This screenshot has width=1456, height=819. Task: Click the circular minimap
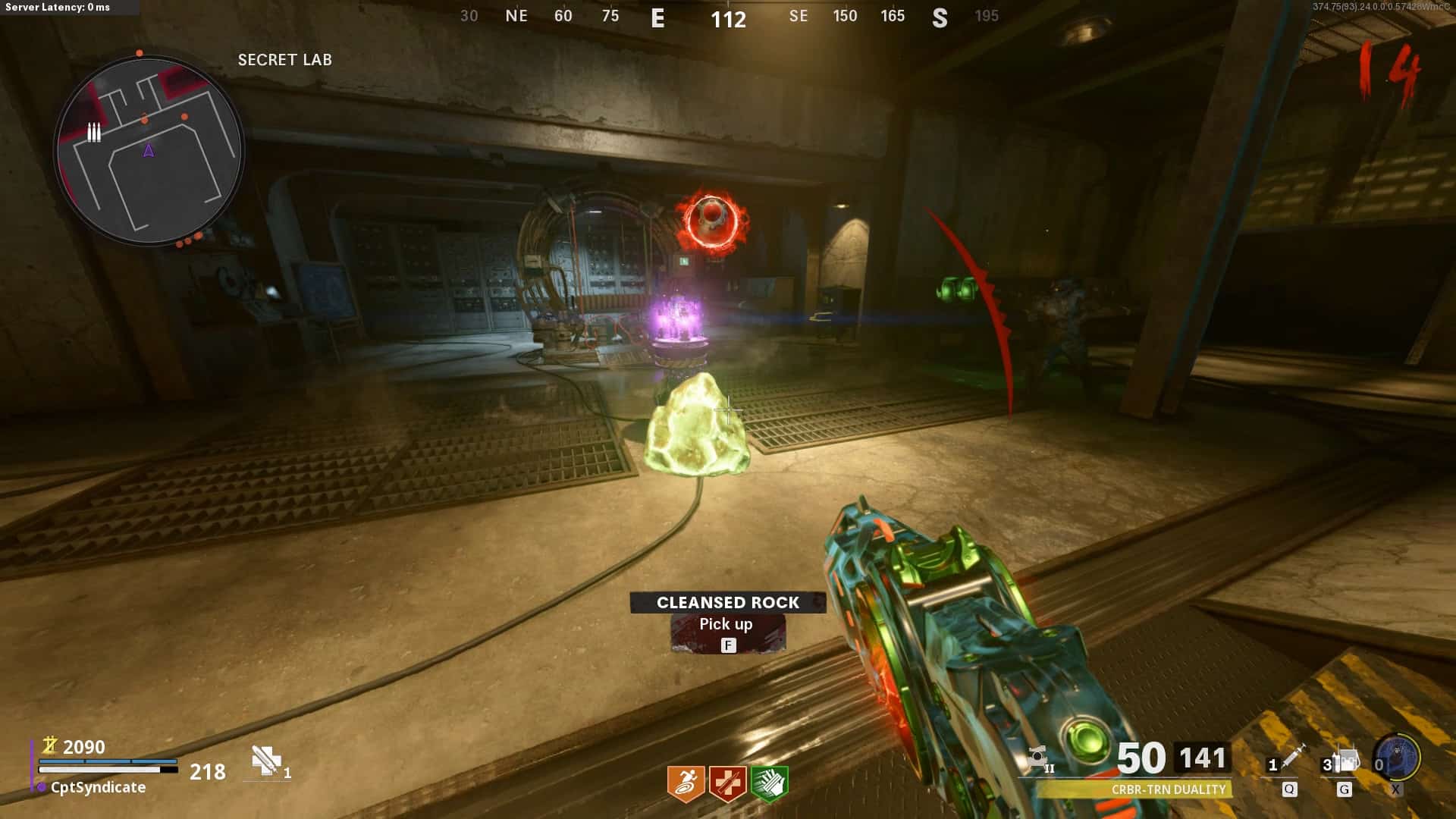pos(149,150)
